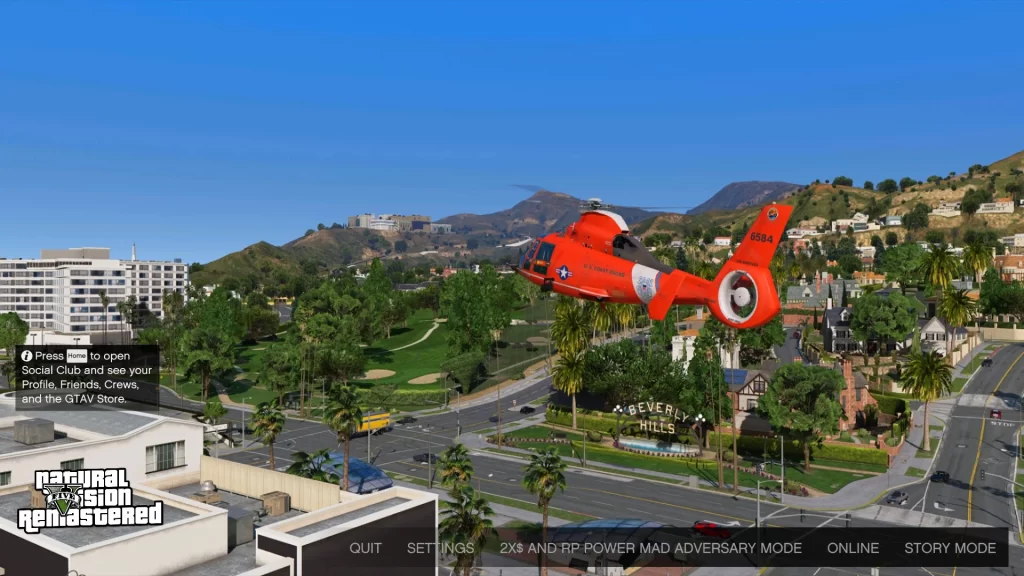Open the Settings menu
Viewport: 1024px width, 576px height.
[x=440, y=548]
